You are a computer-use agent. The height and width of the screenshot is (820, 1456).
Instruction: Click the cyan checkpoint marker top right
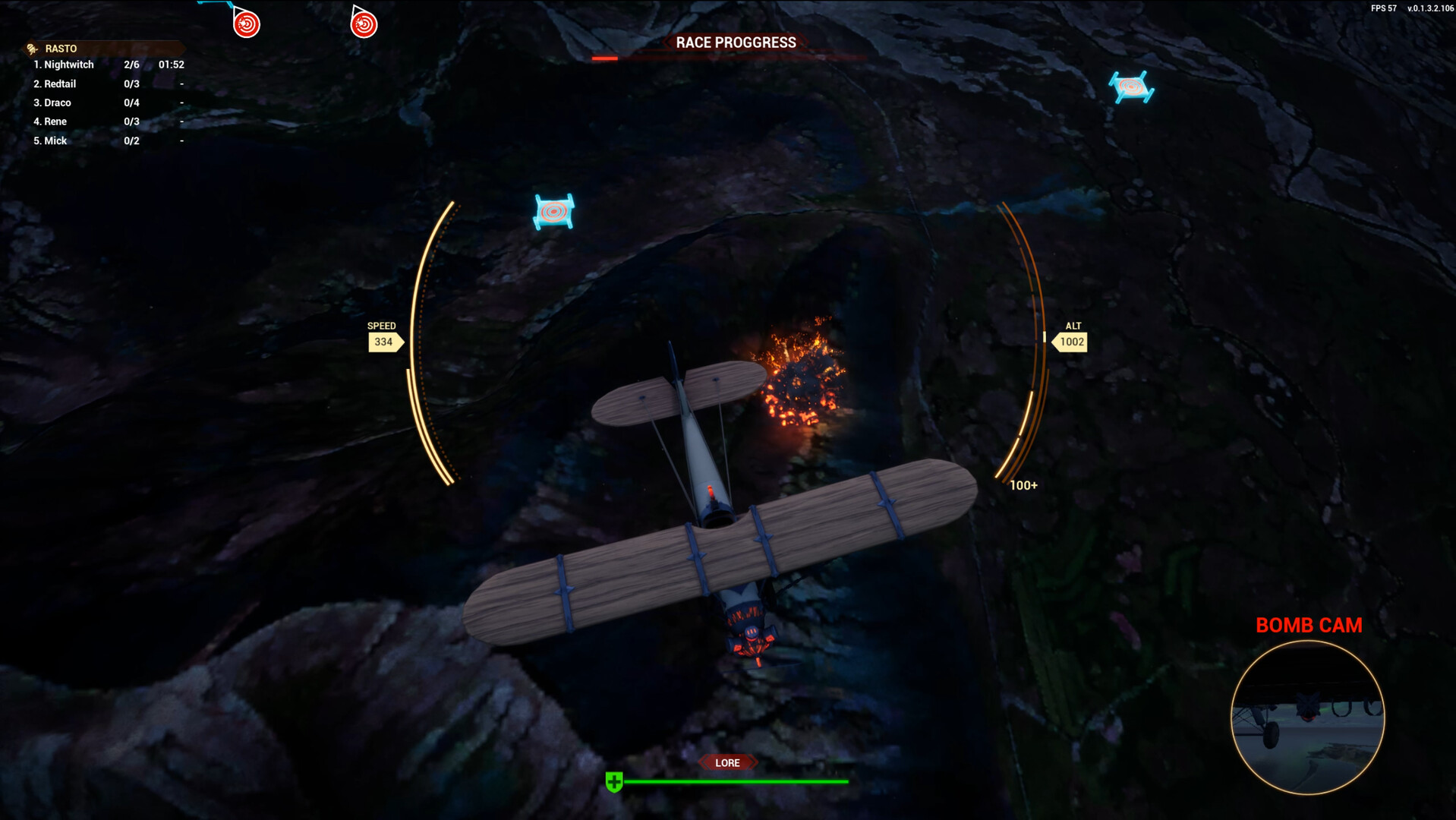1130,86
